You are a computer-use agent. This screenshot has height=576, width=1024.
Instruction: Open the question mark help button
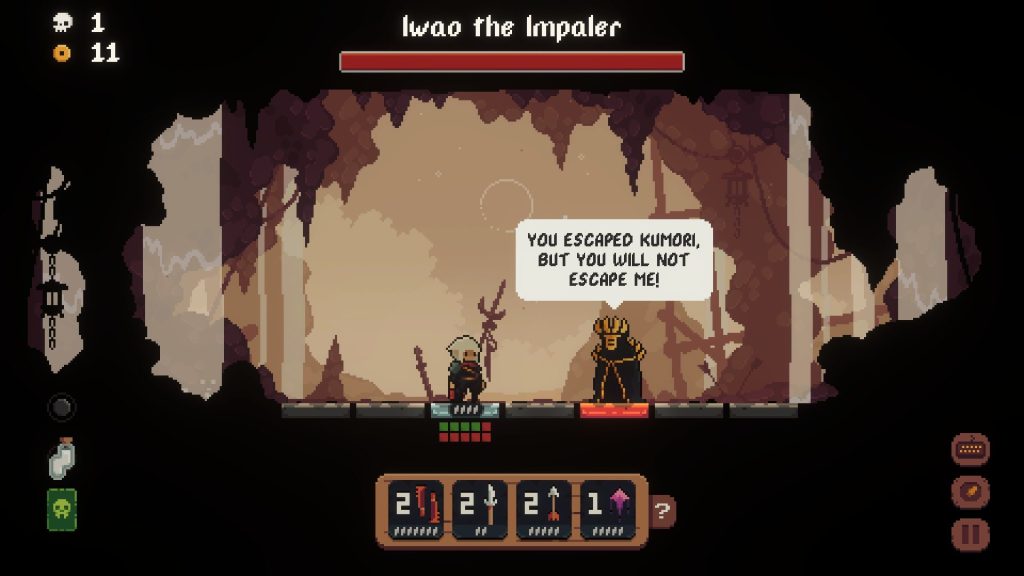(x=662, y=512)
